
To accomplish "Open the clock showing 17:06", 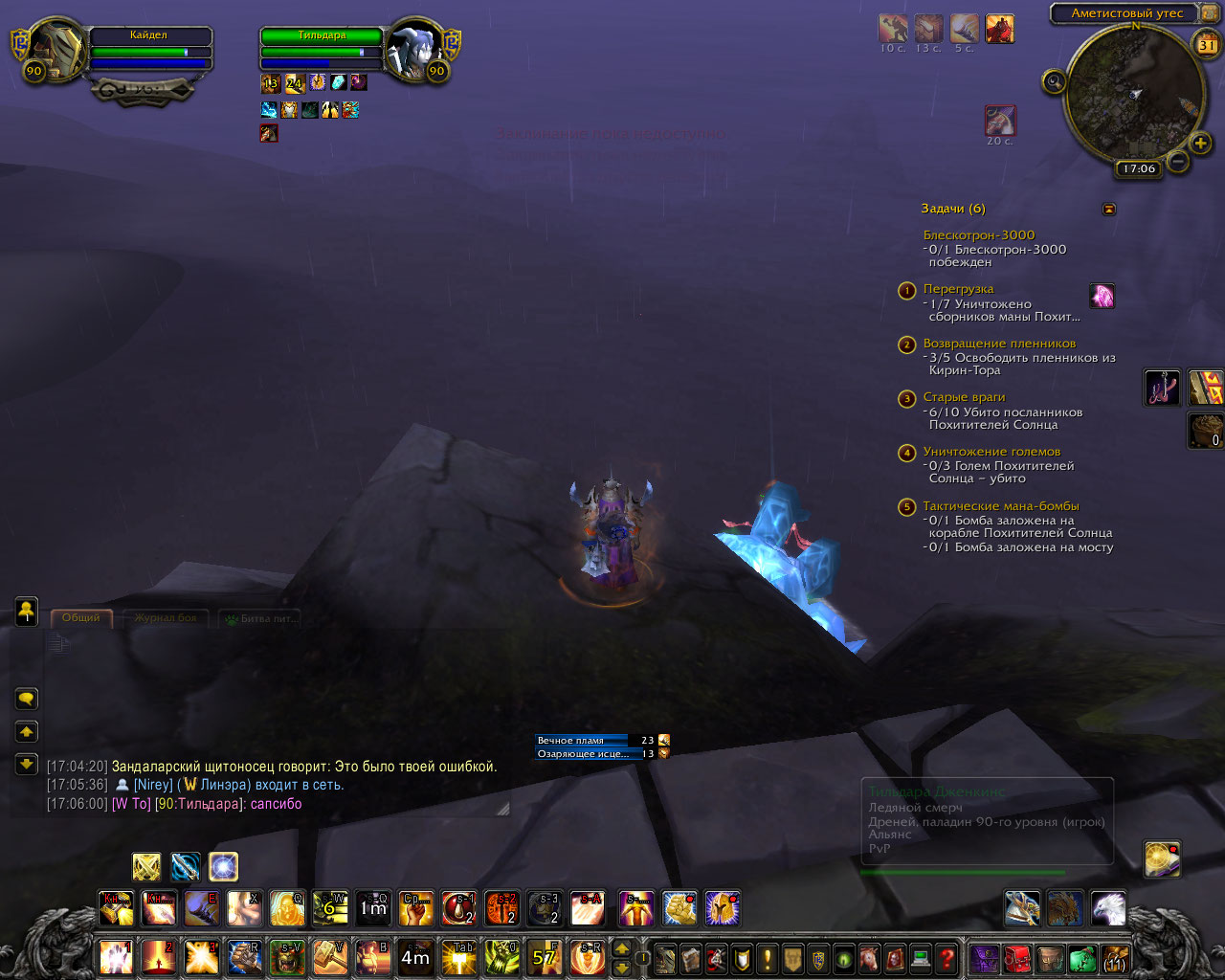I will [1139, 169].
